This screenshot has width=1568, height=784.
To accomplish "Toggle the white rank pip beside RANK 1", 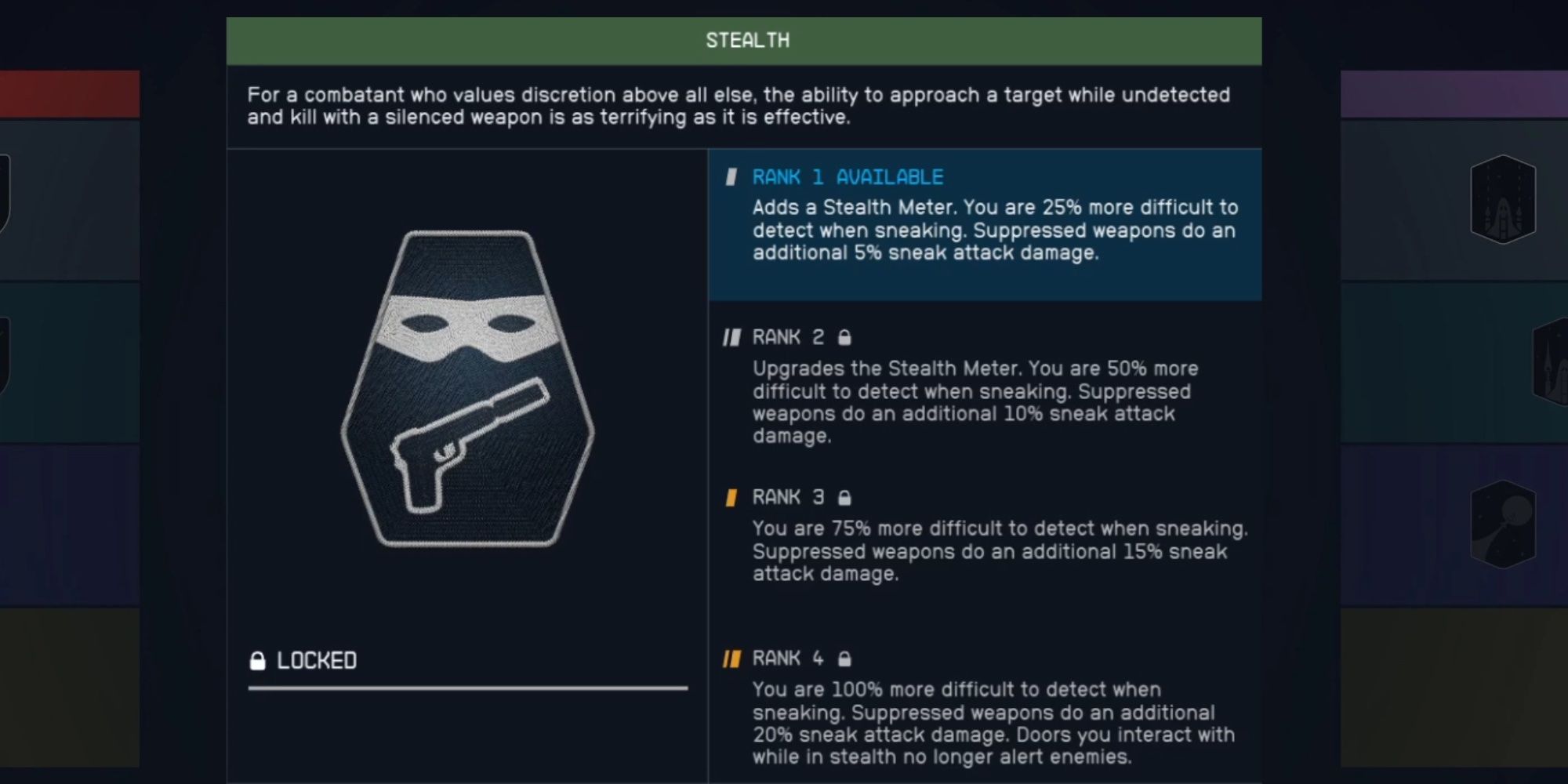I will 731,177.
